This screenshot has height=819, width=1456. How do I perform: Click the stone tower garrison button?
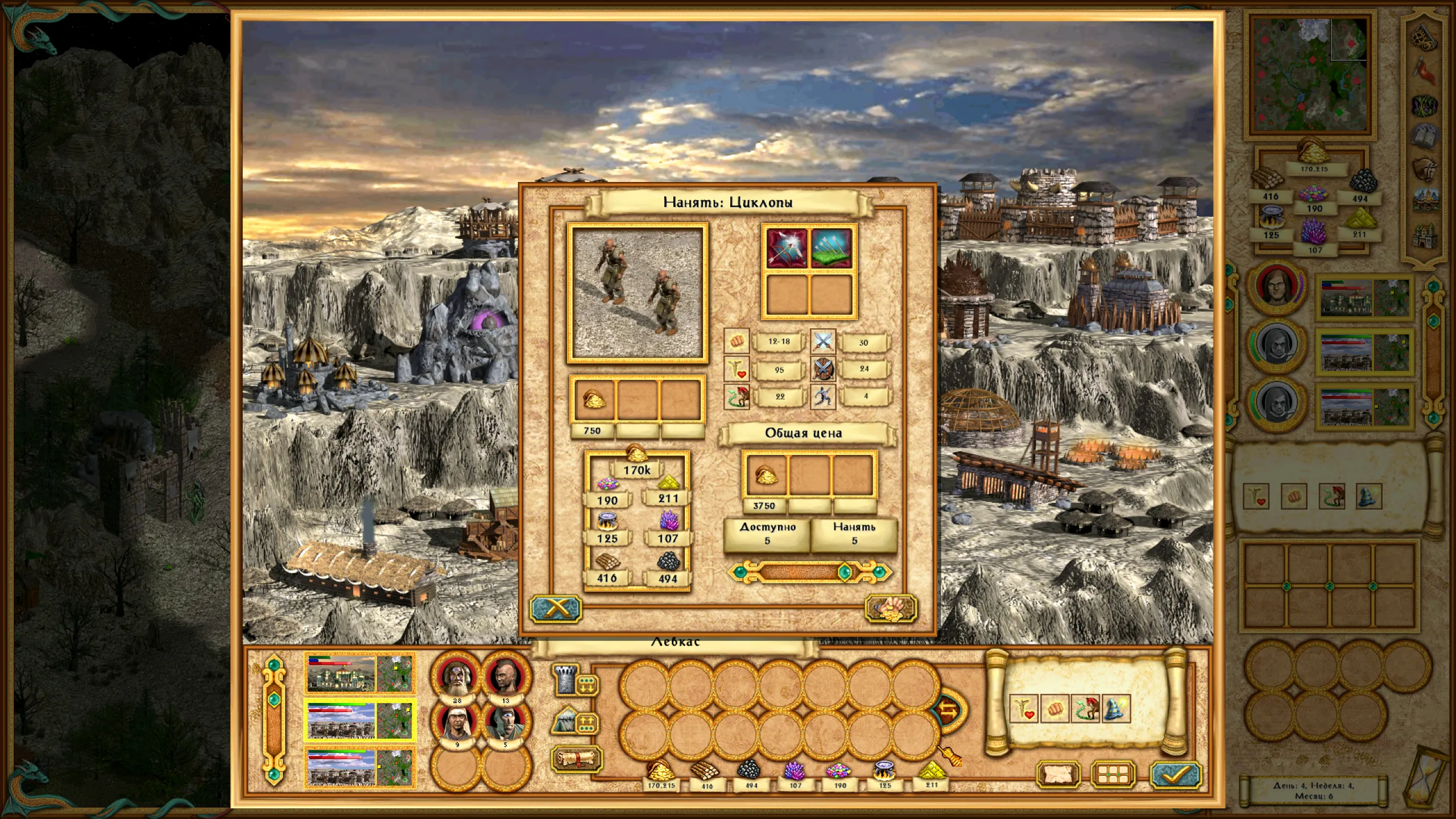tap(566, 680)
